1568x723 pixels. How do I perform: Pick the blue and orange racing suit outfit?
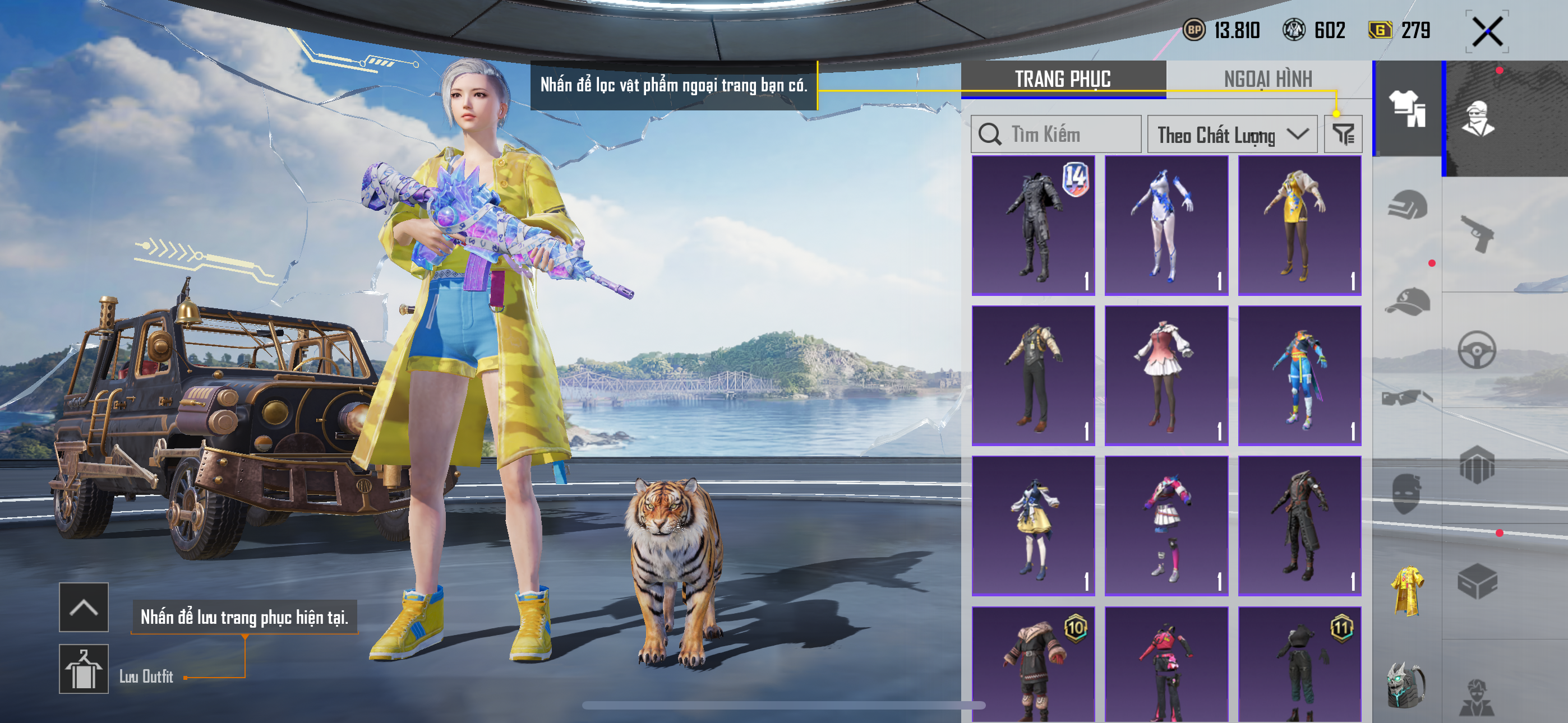tap(1299, 376)
